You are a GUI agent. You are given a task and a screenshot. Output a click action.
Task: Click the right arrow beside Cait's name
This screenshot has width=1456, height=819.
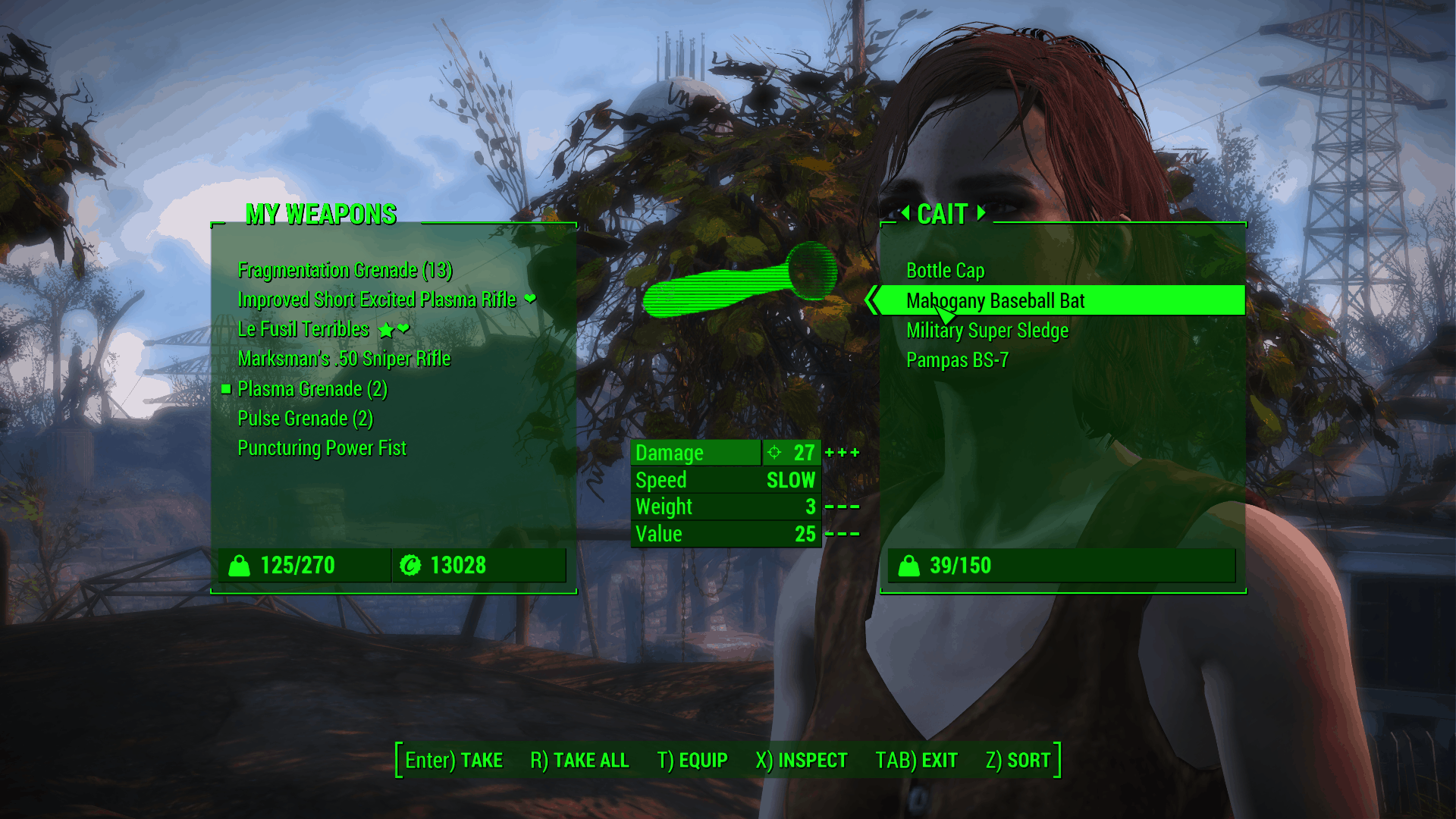coord(981,213)
